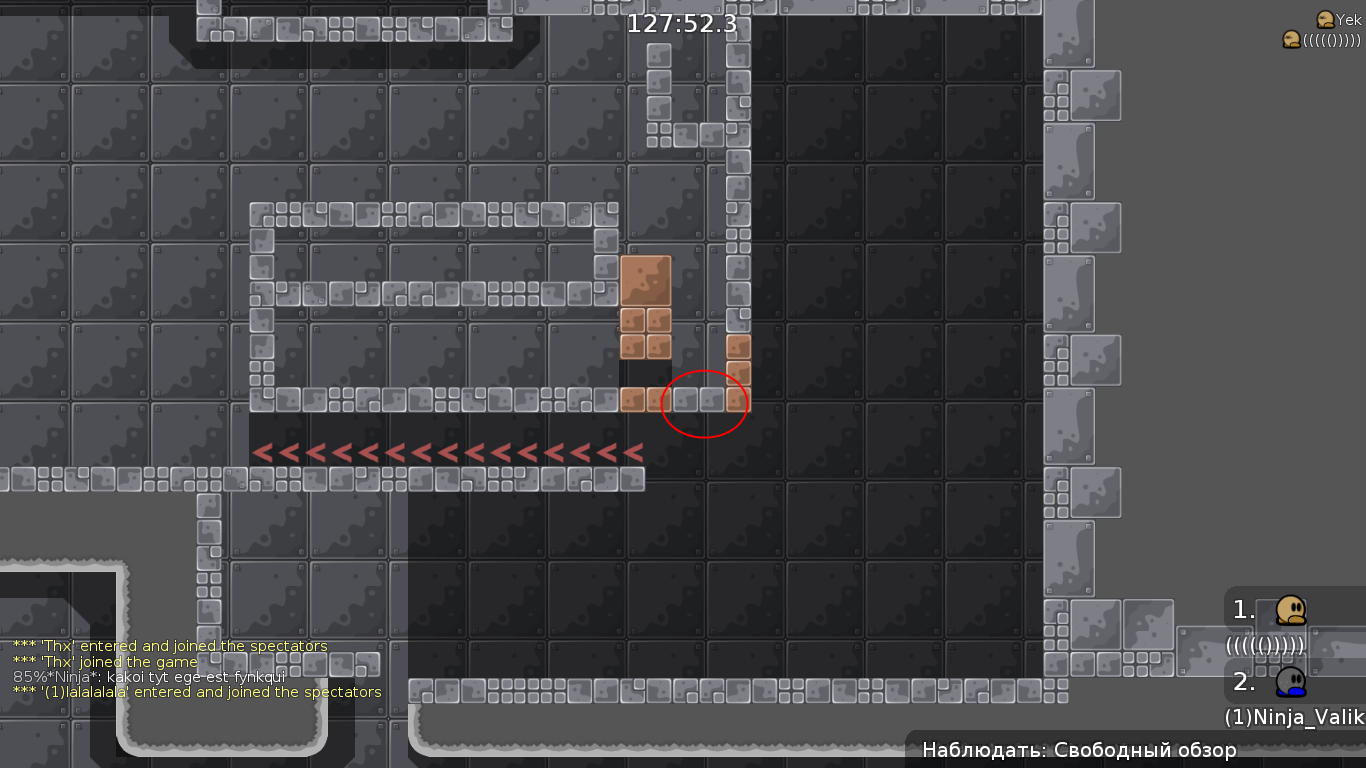1366x768 pixels.
Task: Open the Свободный обзор spectate bar
Action: pyautogui.click(x=1079, y=749)
